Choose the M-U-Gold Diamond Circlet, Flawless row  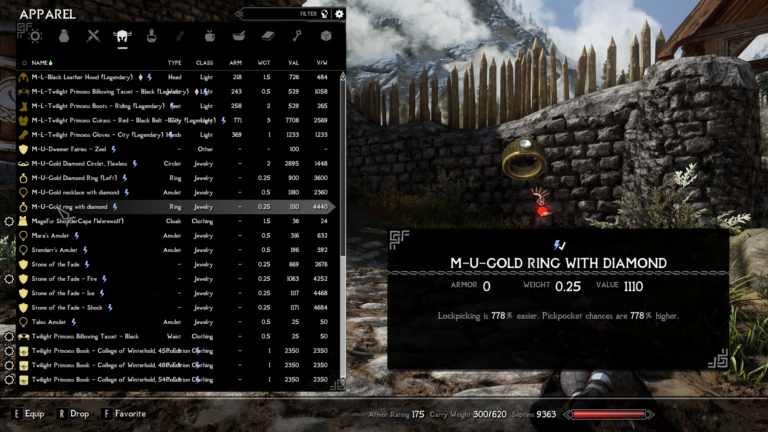tap(80, 163)
